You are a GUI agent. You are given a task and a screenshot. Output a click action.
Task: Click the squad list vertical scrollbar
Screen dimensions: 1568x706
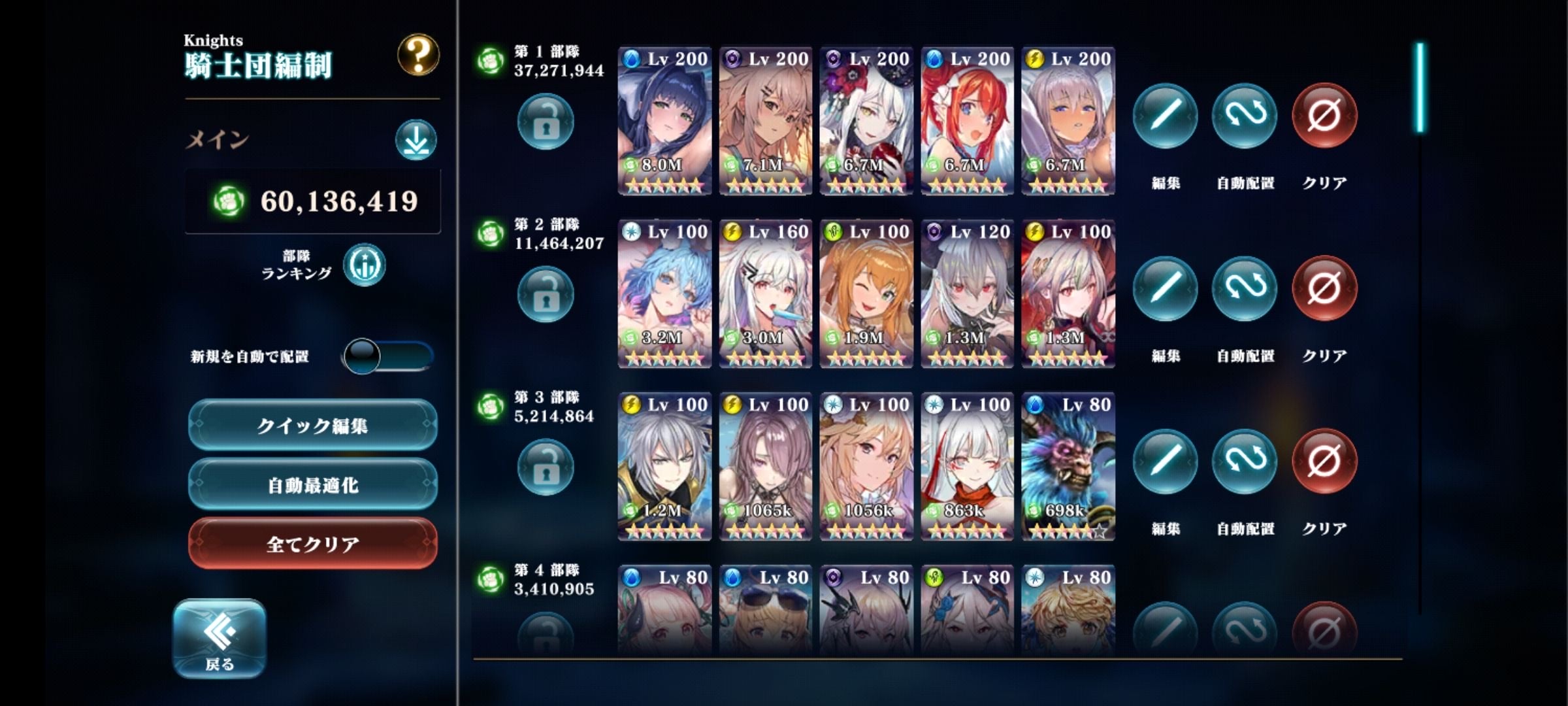point(1420,88)
